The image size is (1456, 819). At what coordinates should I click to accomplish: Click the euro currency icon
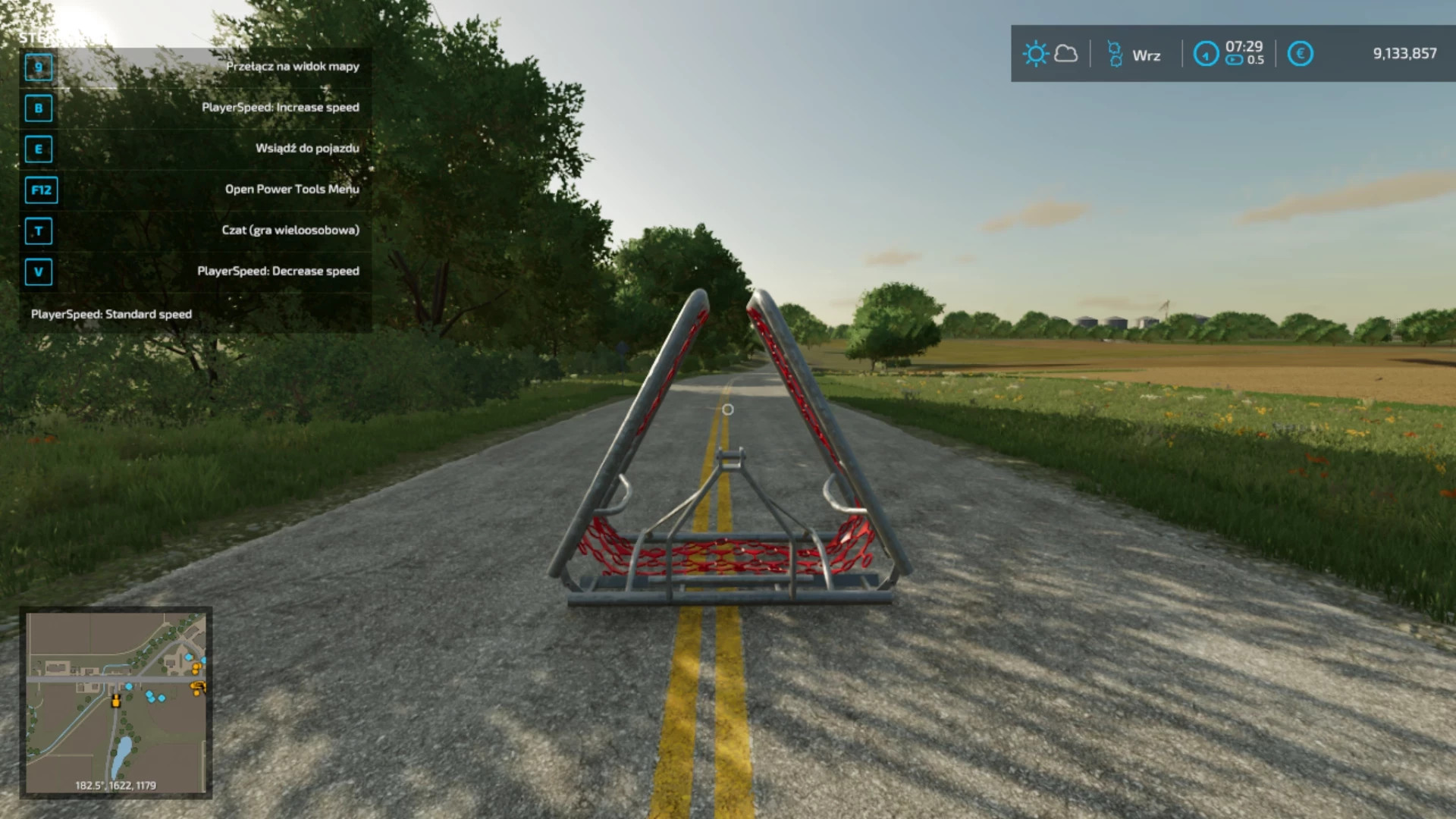tap(1300, 54)
